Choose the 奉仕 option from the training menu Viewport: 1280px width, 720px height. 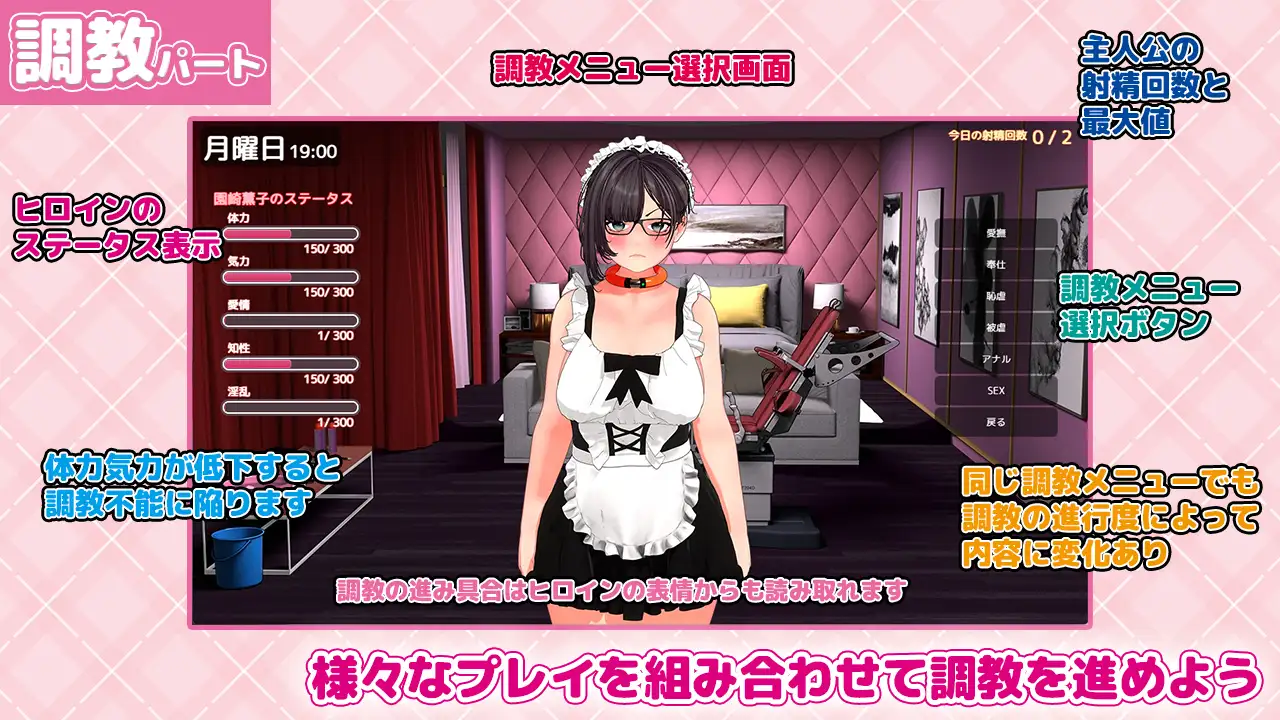tap(997, 264)
